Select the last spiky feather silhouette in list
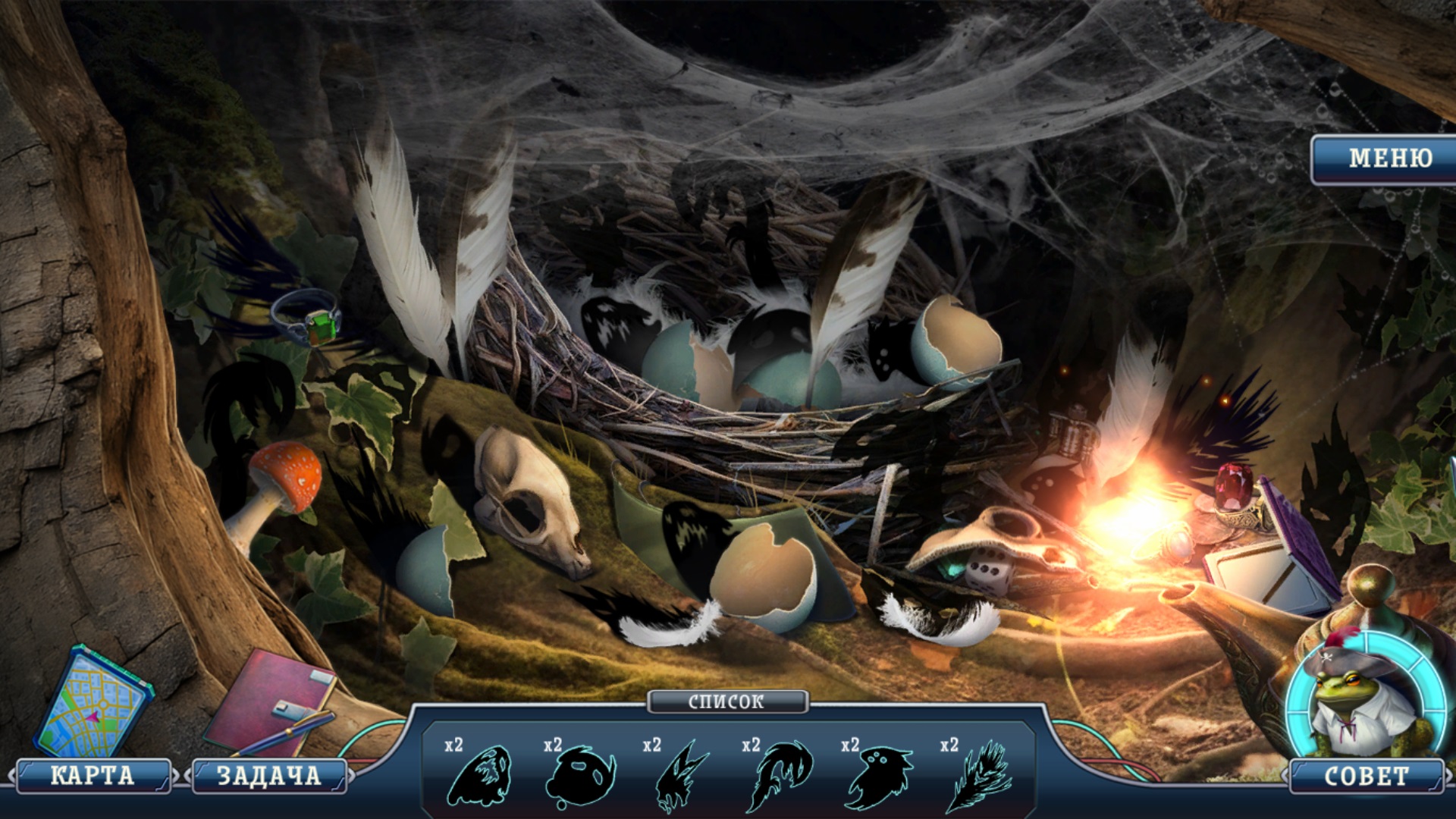This screenshot has width=1456, height=819. pyautogui.click(x=978, y=776)
